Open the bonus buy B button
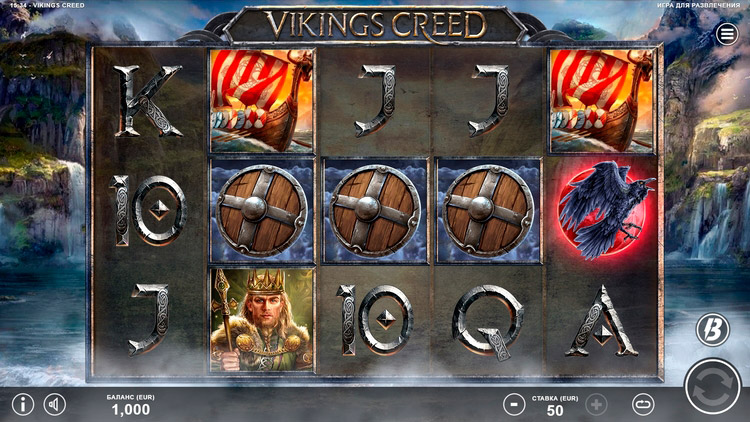Screen dimensions: 750x422 712,329
